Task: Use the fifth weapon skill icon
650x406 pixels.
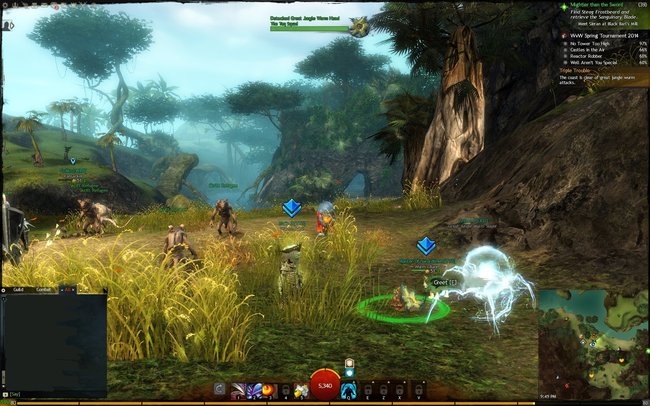Action: (x=300, y=389)
